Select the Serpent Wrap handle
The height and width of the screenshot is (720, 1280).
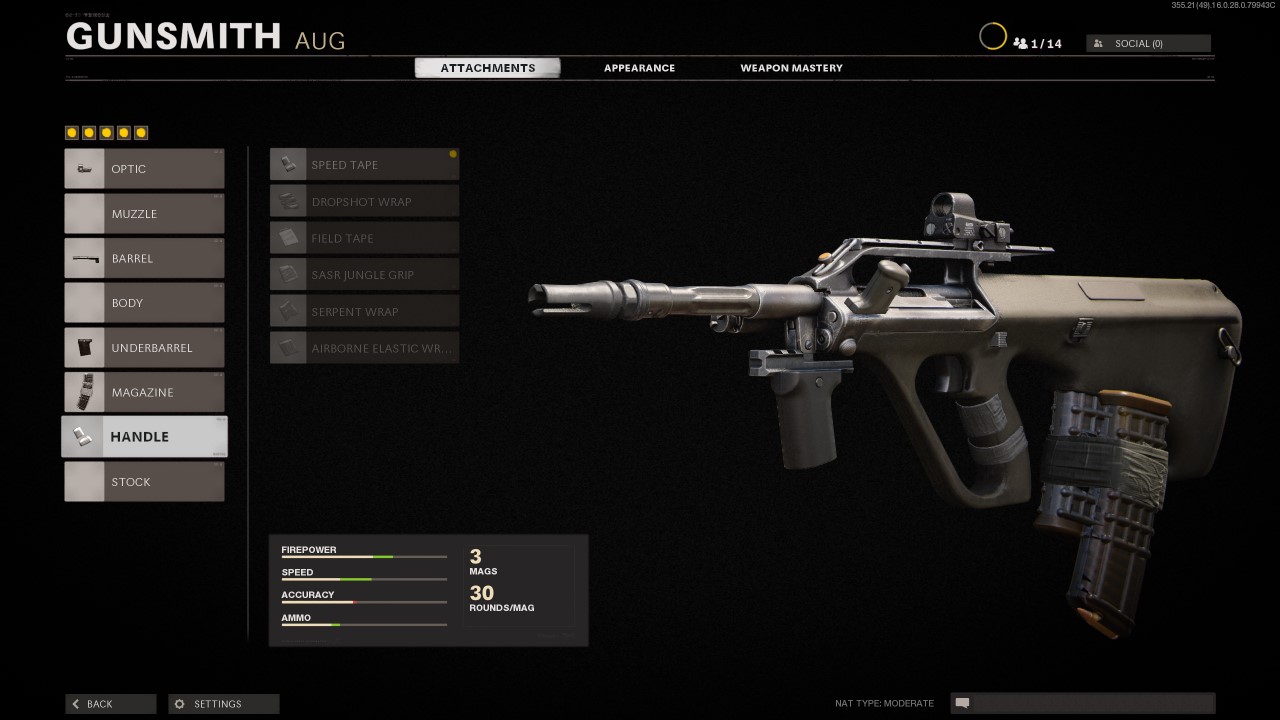tap(363, 311)
